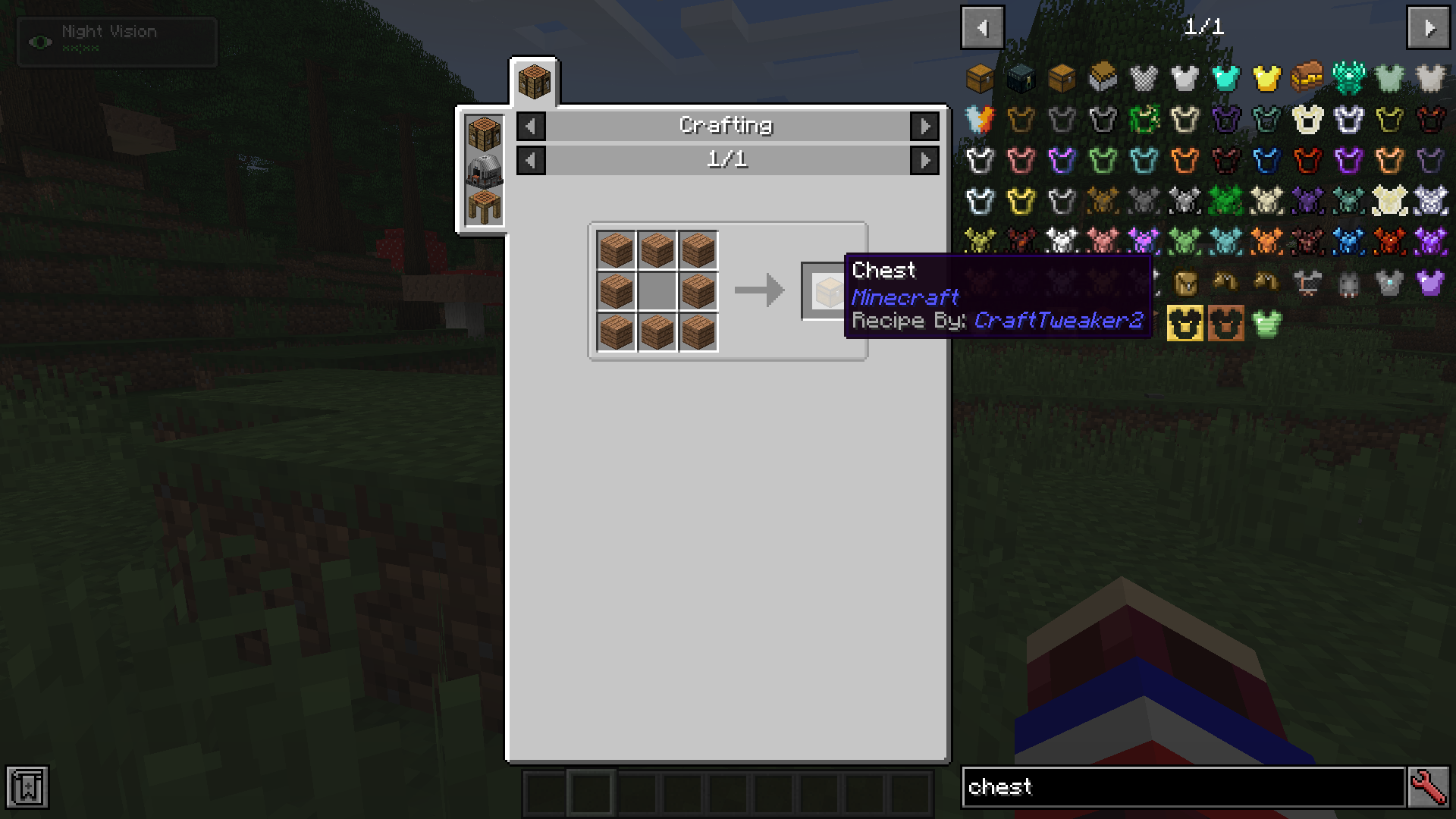Toggle the JEI bookmarks panel
Screen dimensions: 1456x819
point(27,787)
